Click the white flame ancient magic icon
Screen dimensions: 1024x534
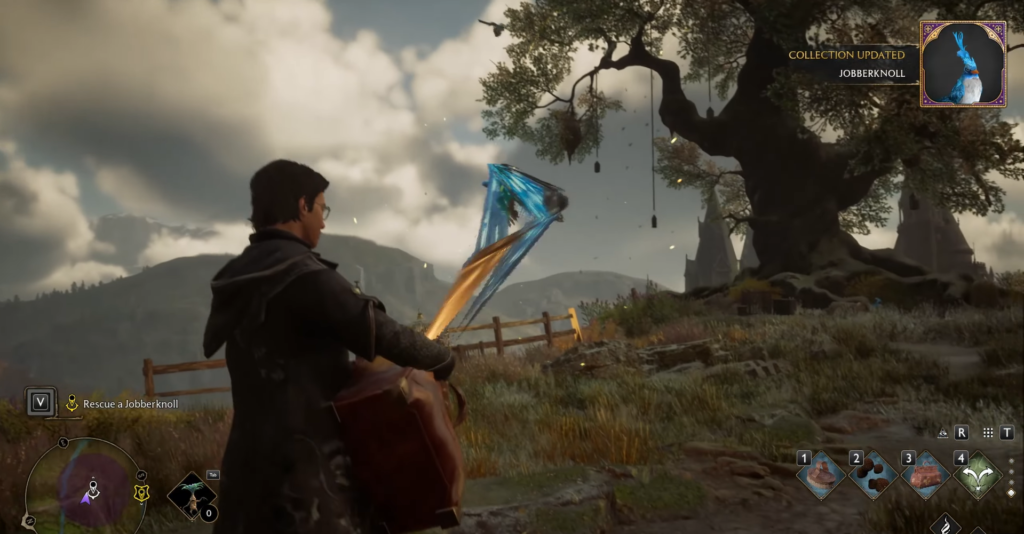point(946,524)
